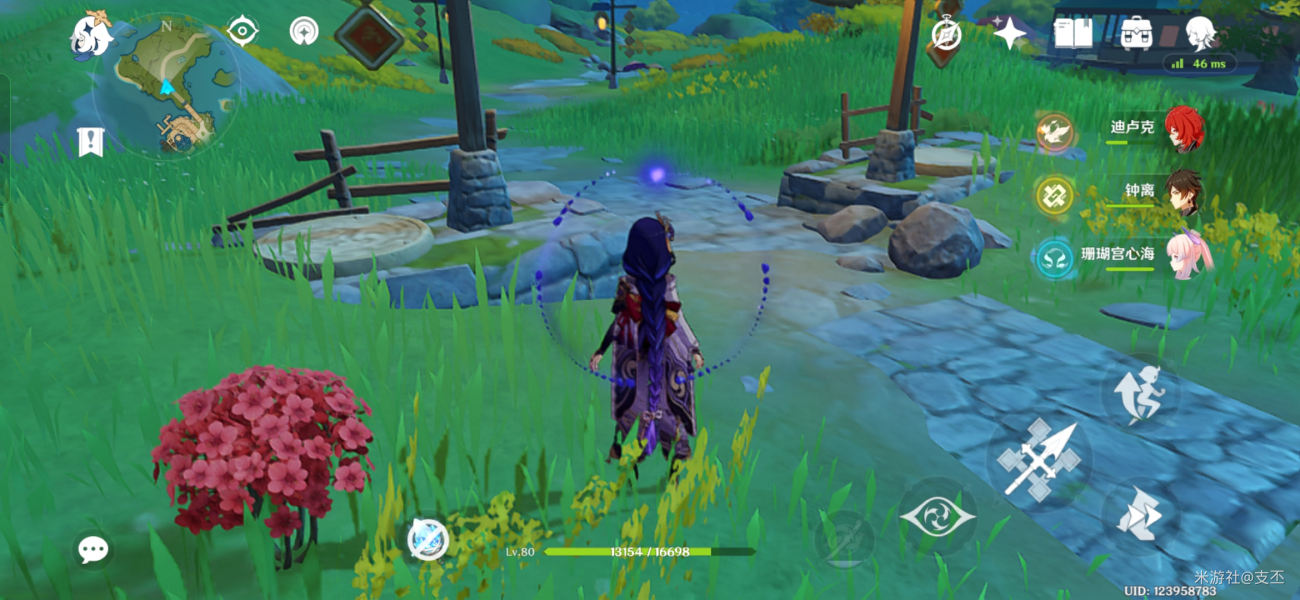Open the Wish four-pointed star icon

pos(1009,35)
